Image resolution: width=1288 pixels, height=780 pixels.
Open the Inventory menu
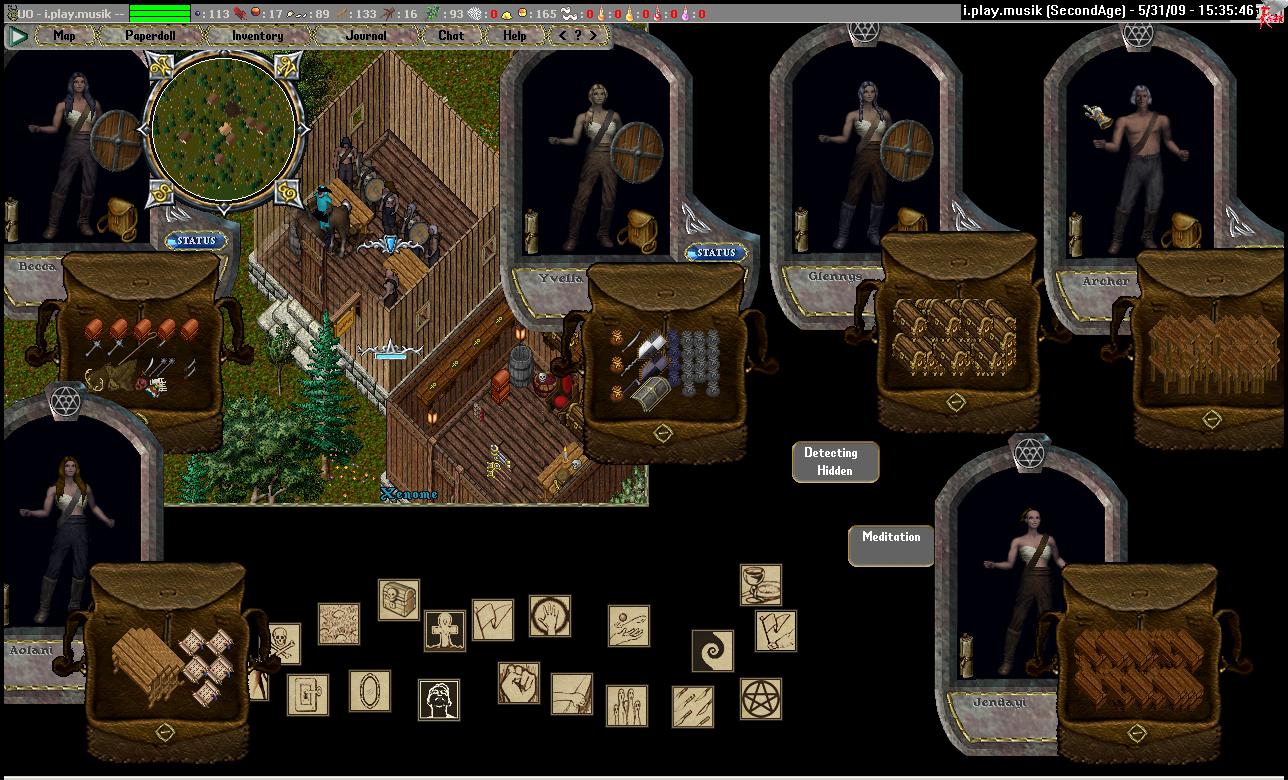[257, 36]
